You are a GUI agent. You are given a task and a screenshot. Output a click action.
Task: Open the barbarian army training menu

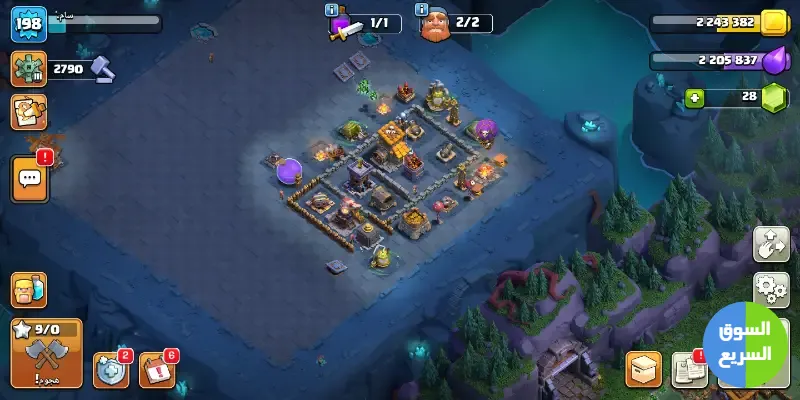pos(28,290)
